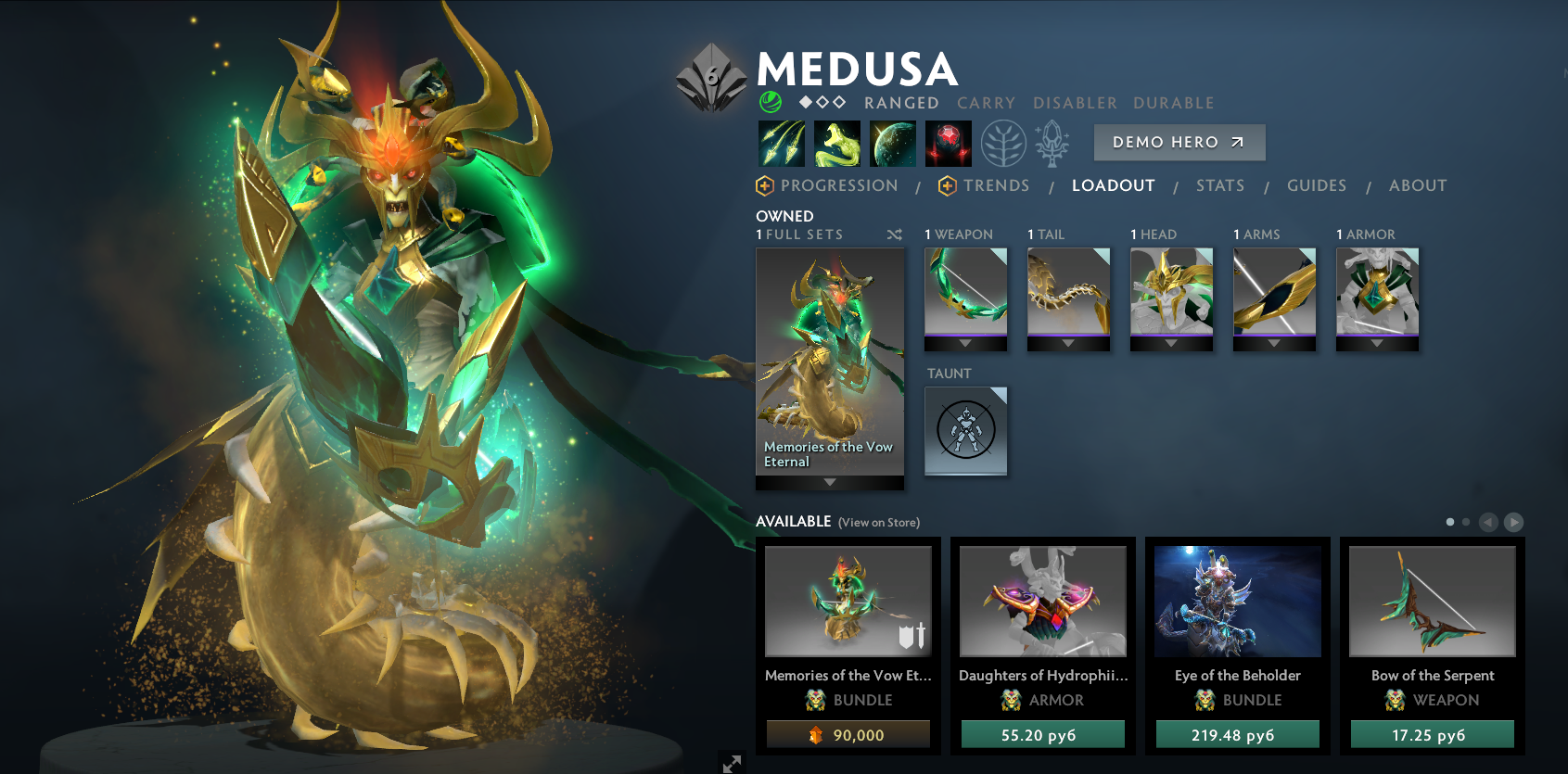Image resolution: width=1568 pixels, height=774 pixels.
Task: Click the Bow of the Serpent thumbnail
Action: point(1431,601)
